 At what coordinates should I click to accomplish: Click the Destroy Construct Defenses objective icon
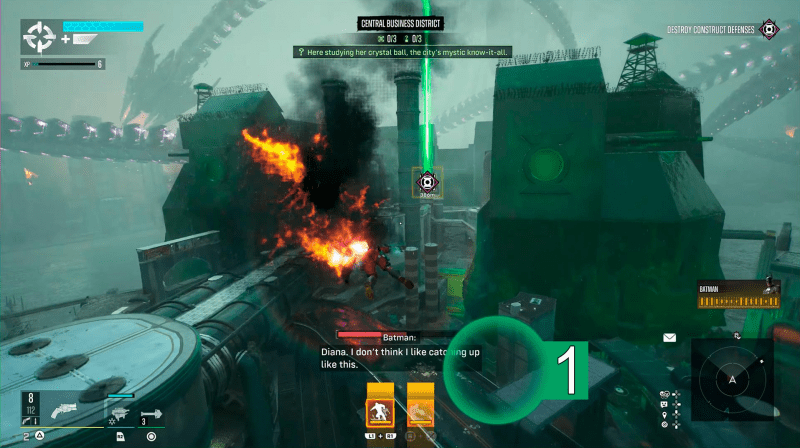pos(768,30)
